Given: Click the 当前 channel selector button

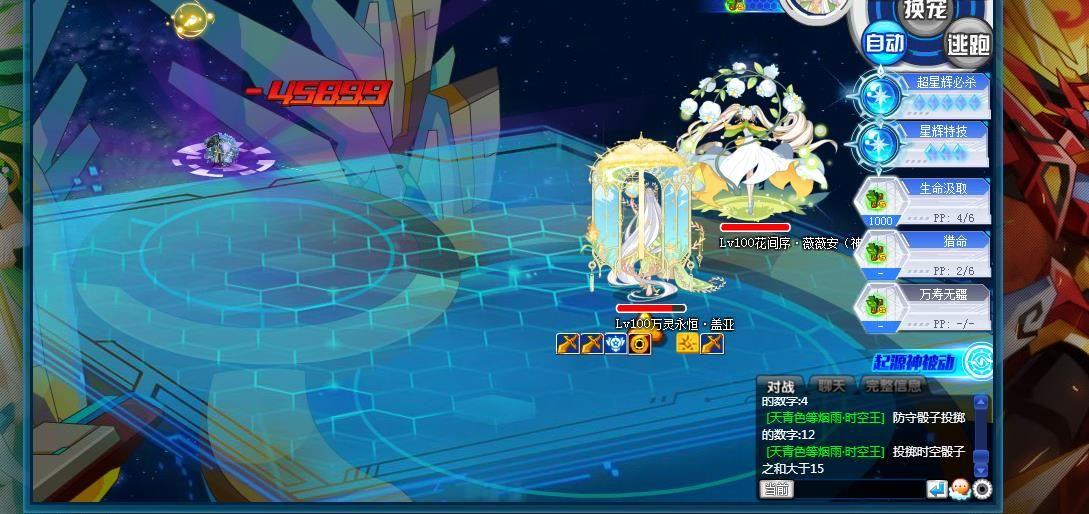Looking at the screenshot, I should pyautogui.click(x=777, y=489).
